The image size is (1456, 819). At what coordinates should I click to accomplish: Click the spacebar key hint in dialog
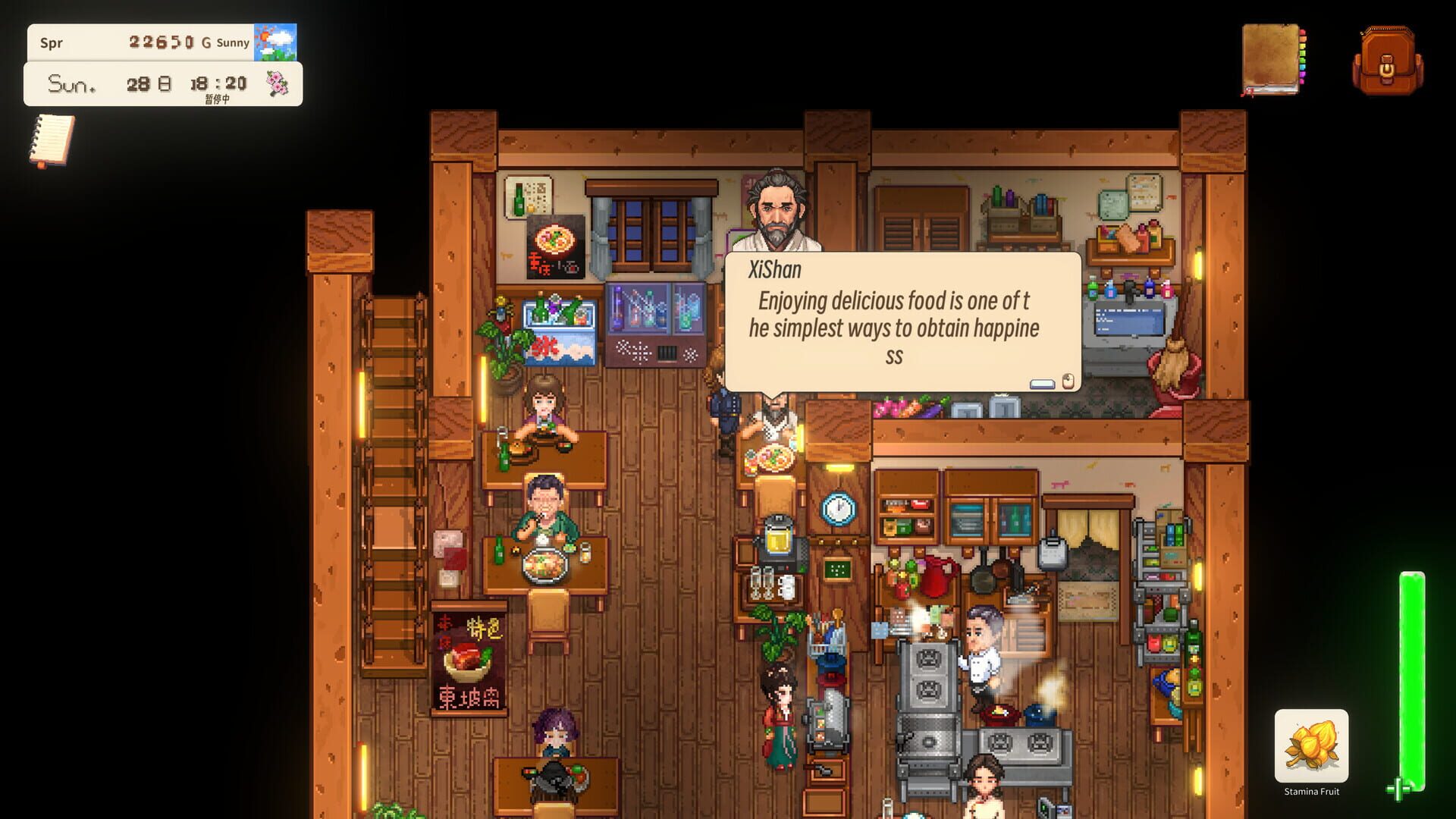point(1043,384)
